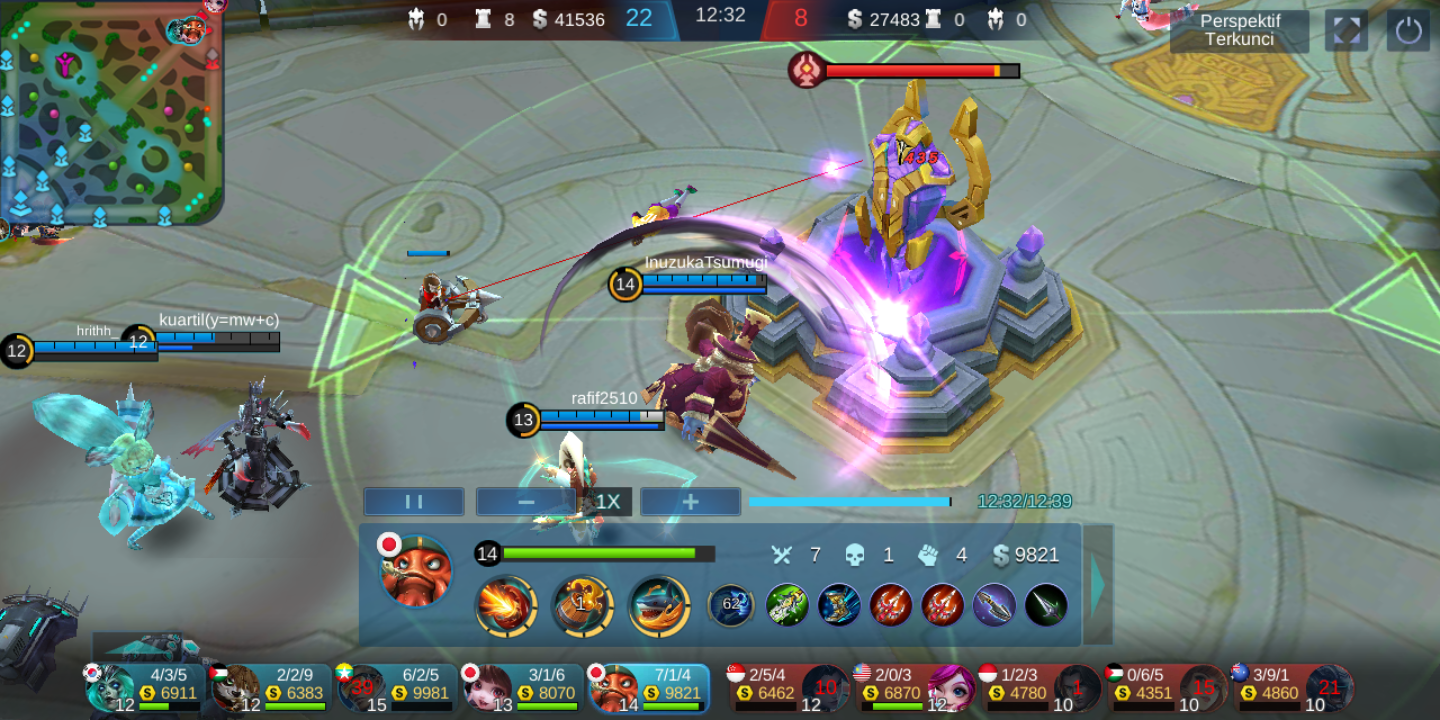Viewport: 1440px width, 720px height.
Task: Click the battle spell showing 62 cooldown
Action: 731,602
